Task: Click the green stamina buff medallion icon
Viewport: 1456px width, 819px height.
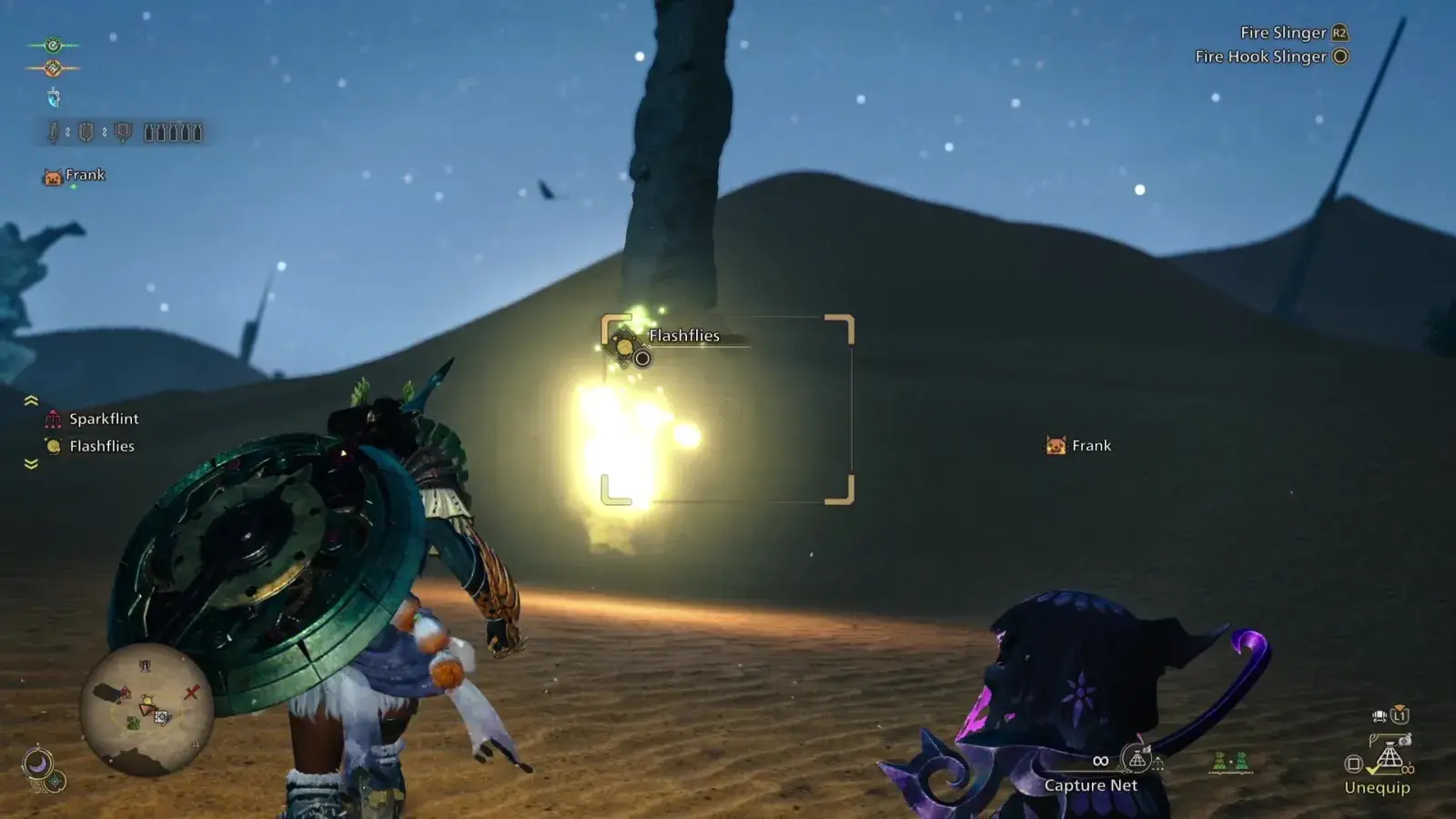Action: [54, 45]
